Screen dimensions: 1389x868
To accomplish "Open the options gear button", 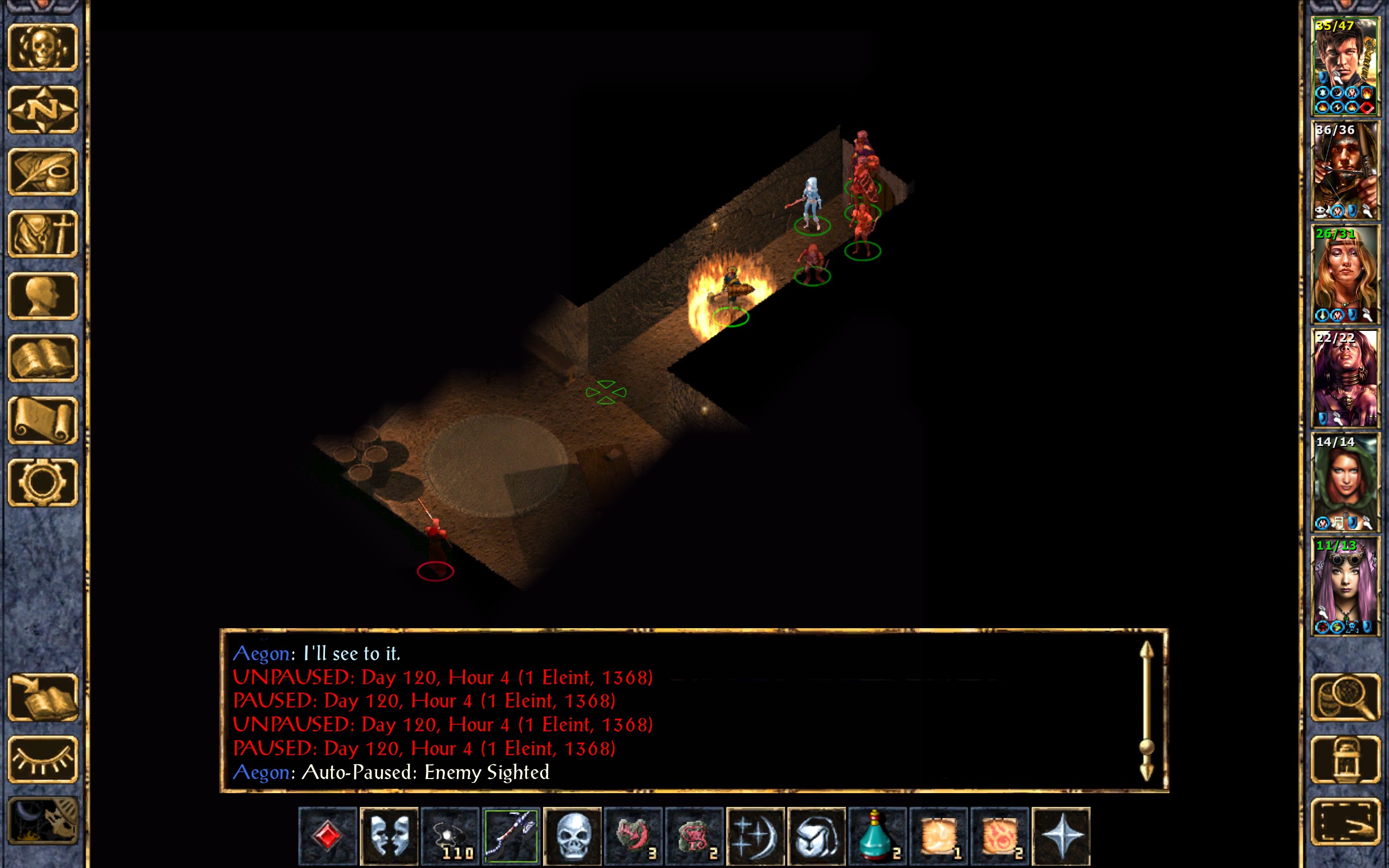I will pos(43,482).
